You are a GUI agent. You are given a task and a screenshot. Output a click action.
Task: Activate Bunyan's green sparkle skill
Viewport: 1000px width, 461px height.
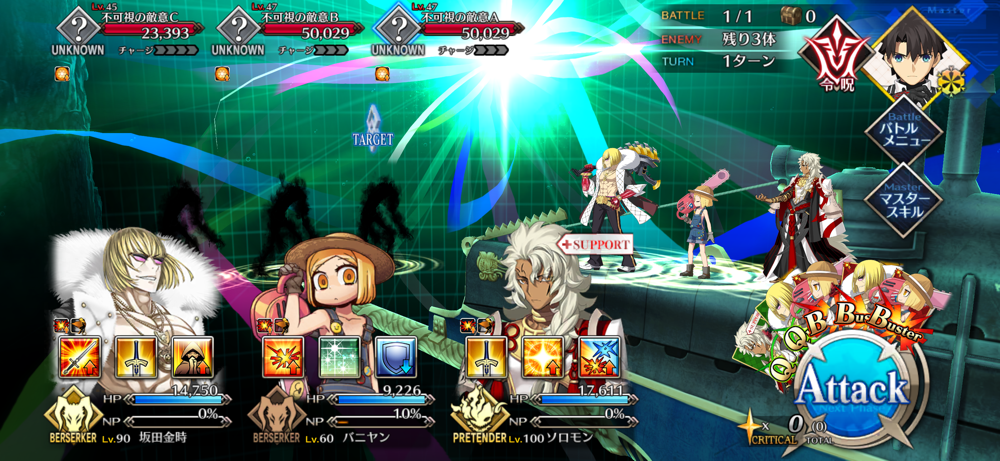(x=339, y=357)
